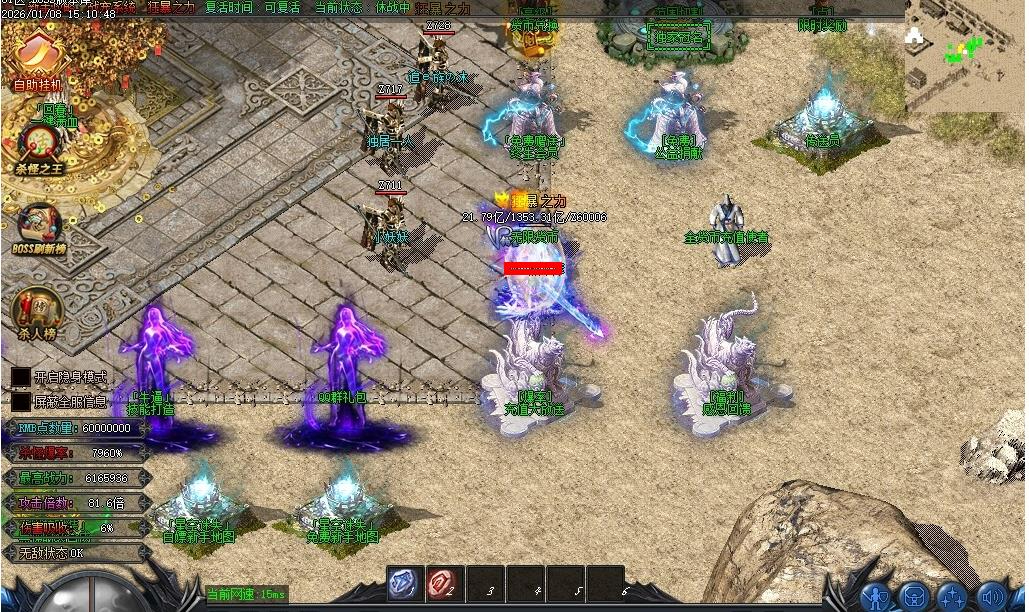Toggle the 开启隐身模式 checkbox

pyautogui.click(x=20, y=377)
